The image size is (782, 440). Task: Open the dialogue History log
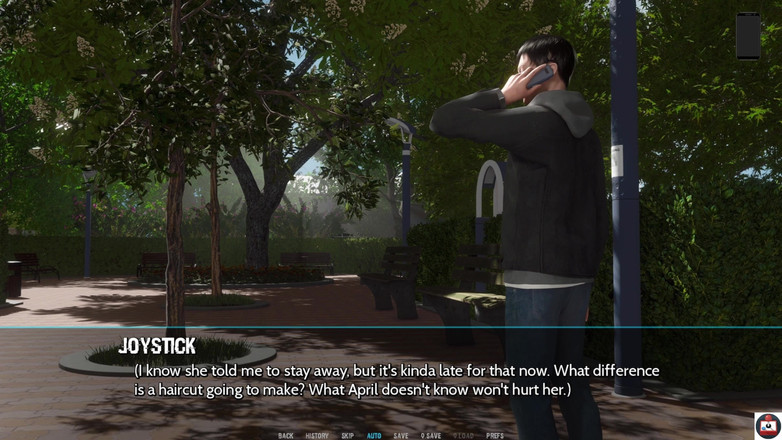coord(316,435)
